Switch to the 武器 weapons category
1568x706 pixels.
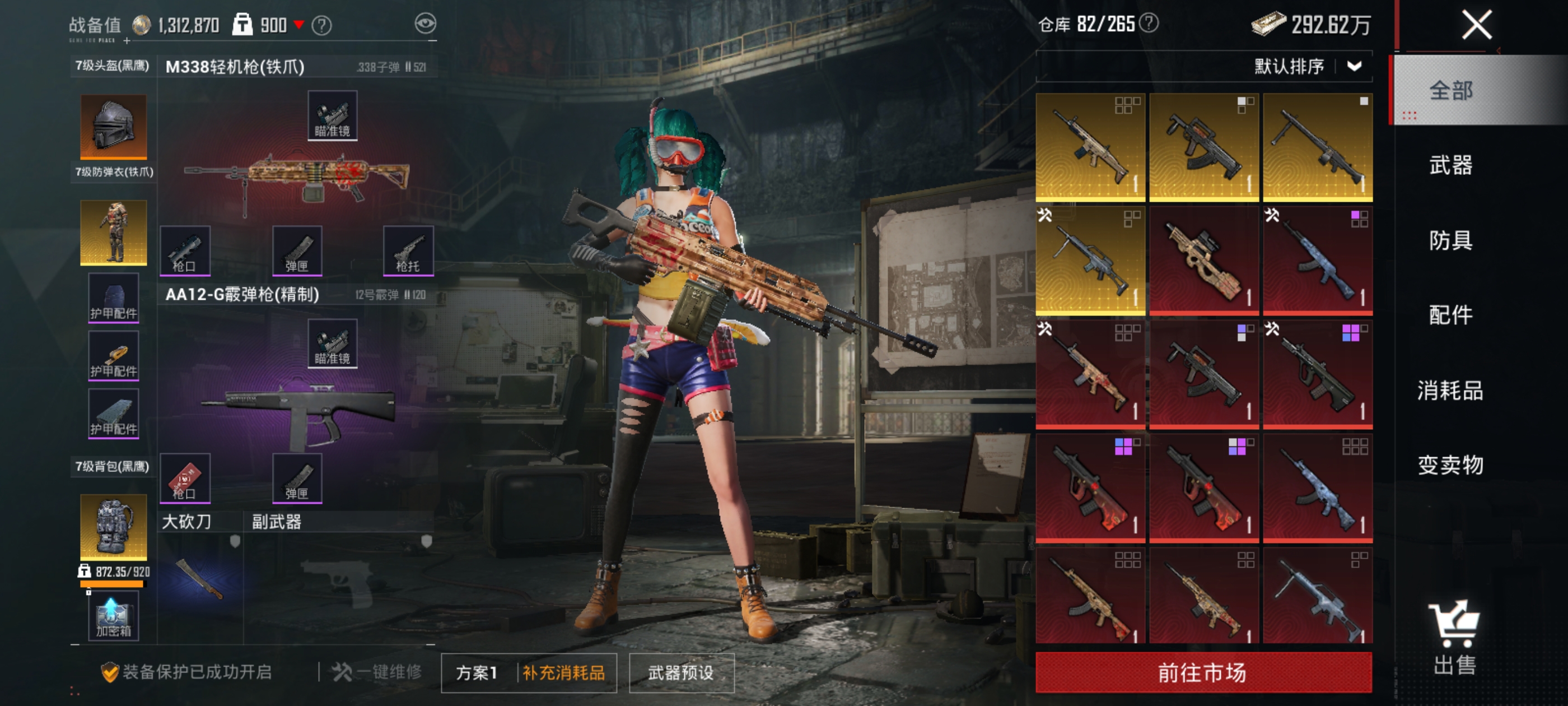pyautogui.click(x=1450, y=165)
